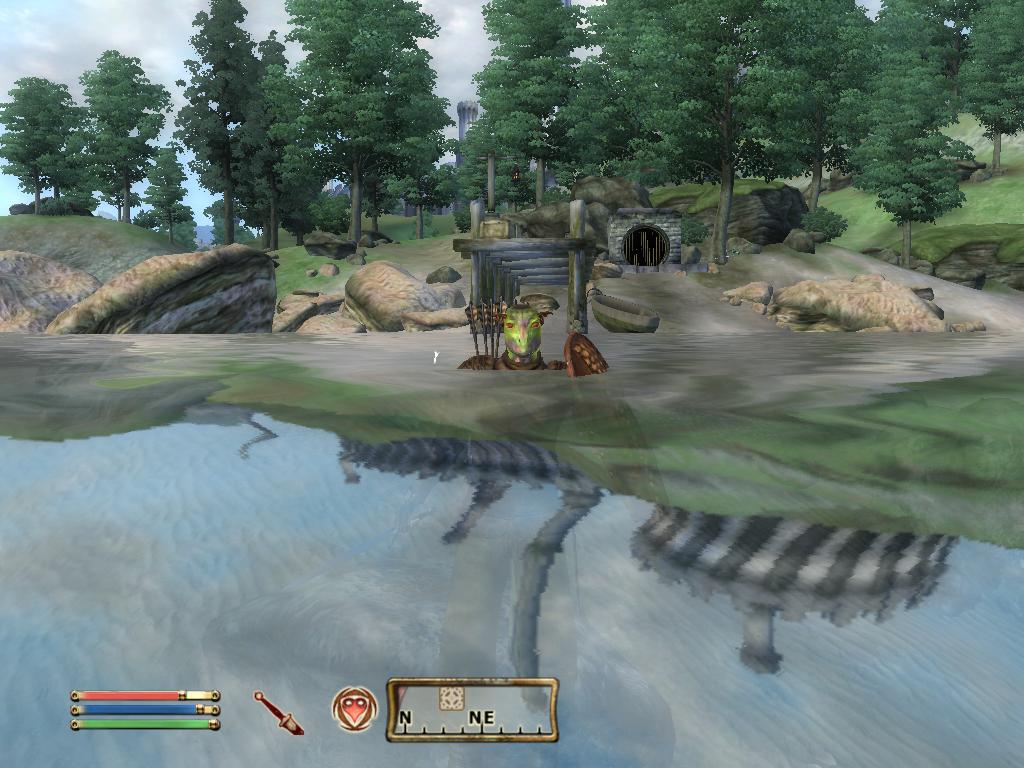The width and height of the screenshot is (1024, 768).
Task: Click the square location marker on the compass
Action: (x=451, y=698)
